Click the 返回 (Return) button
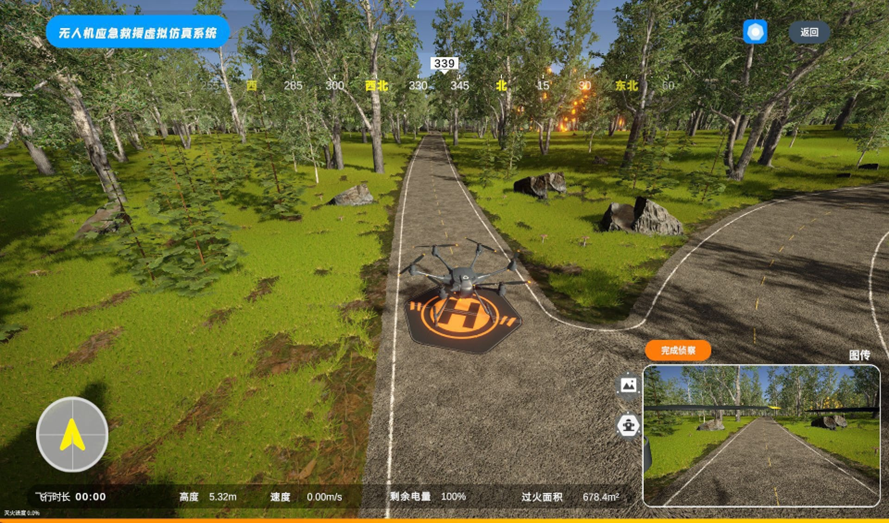This screenshot has width=889, height=523. pos(809,32)
